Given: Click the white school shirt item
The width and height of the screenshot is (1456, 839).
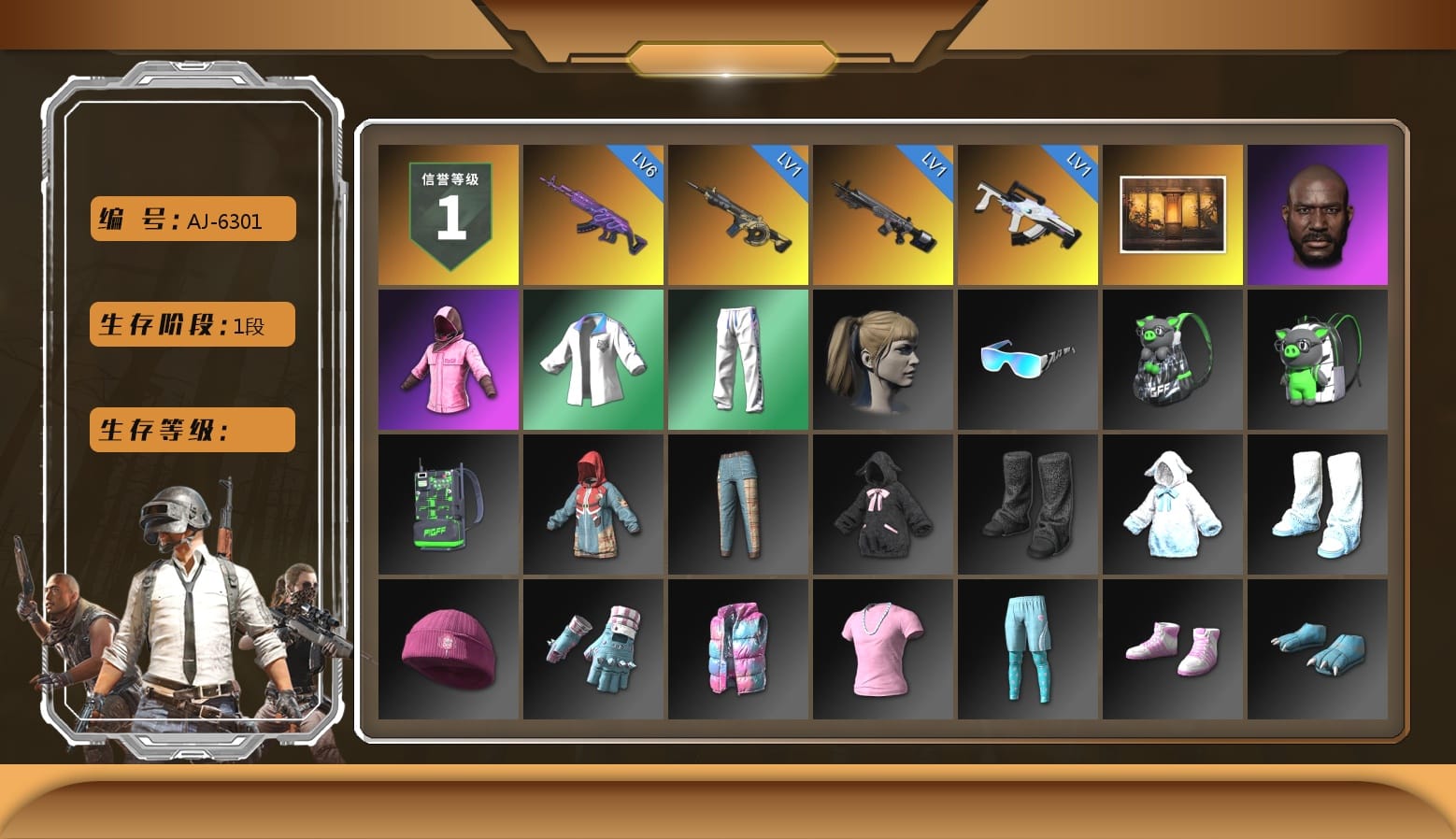Looking at the screenshot, I should coord(592,359).
